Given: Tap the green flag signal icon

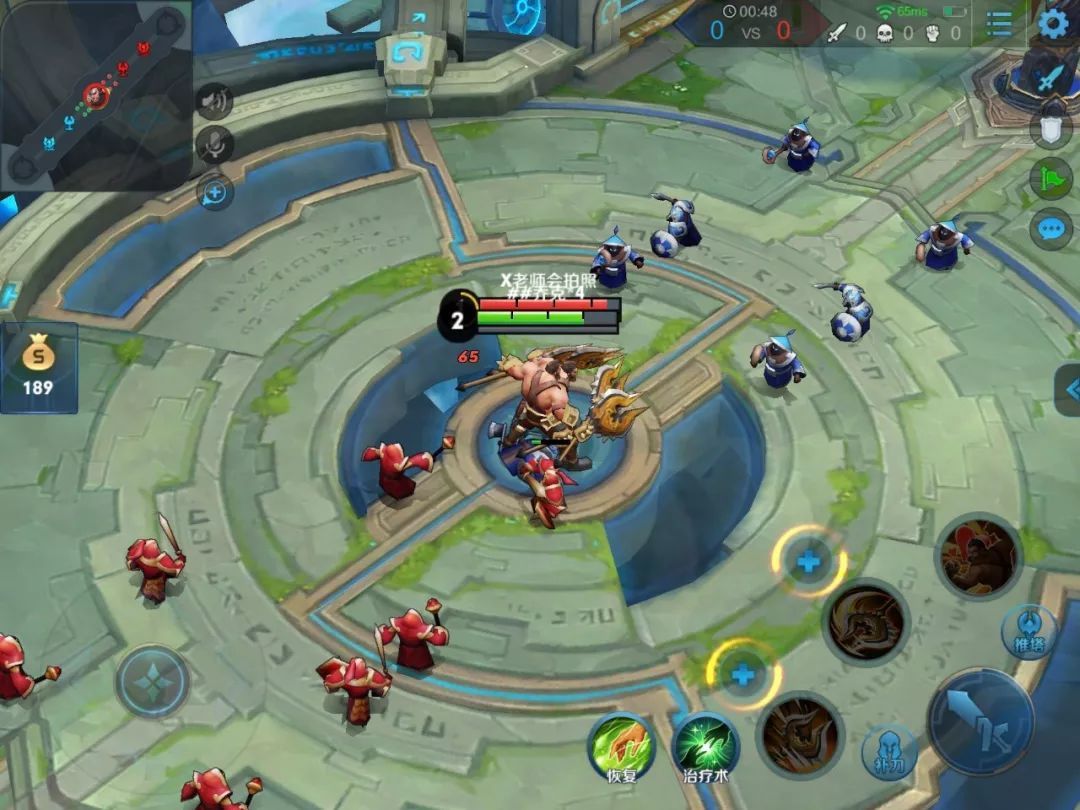Looking at the screenshot, I should (1050, 179).
